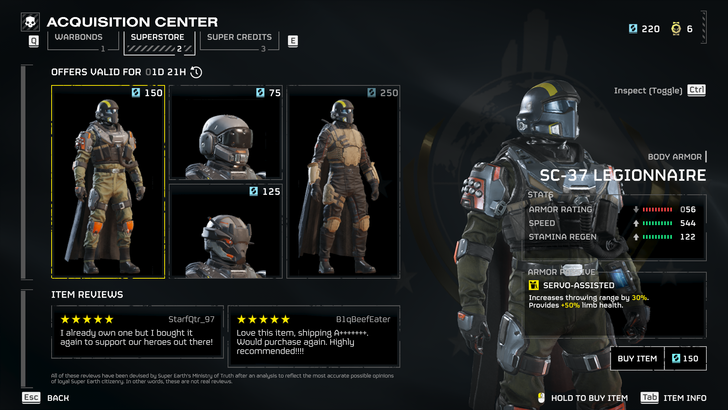Choose the 75-credit helmet offer

(226, 132)
